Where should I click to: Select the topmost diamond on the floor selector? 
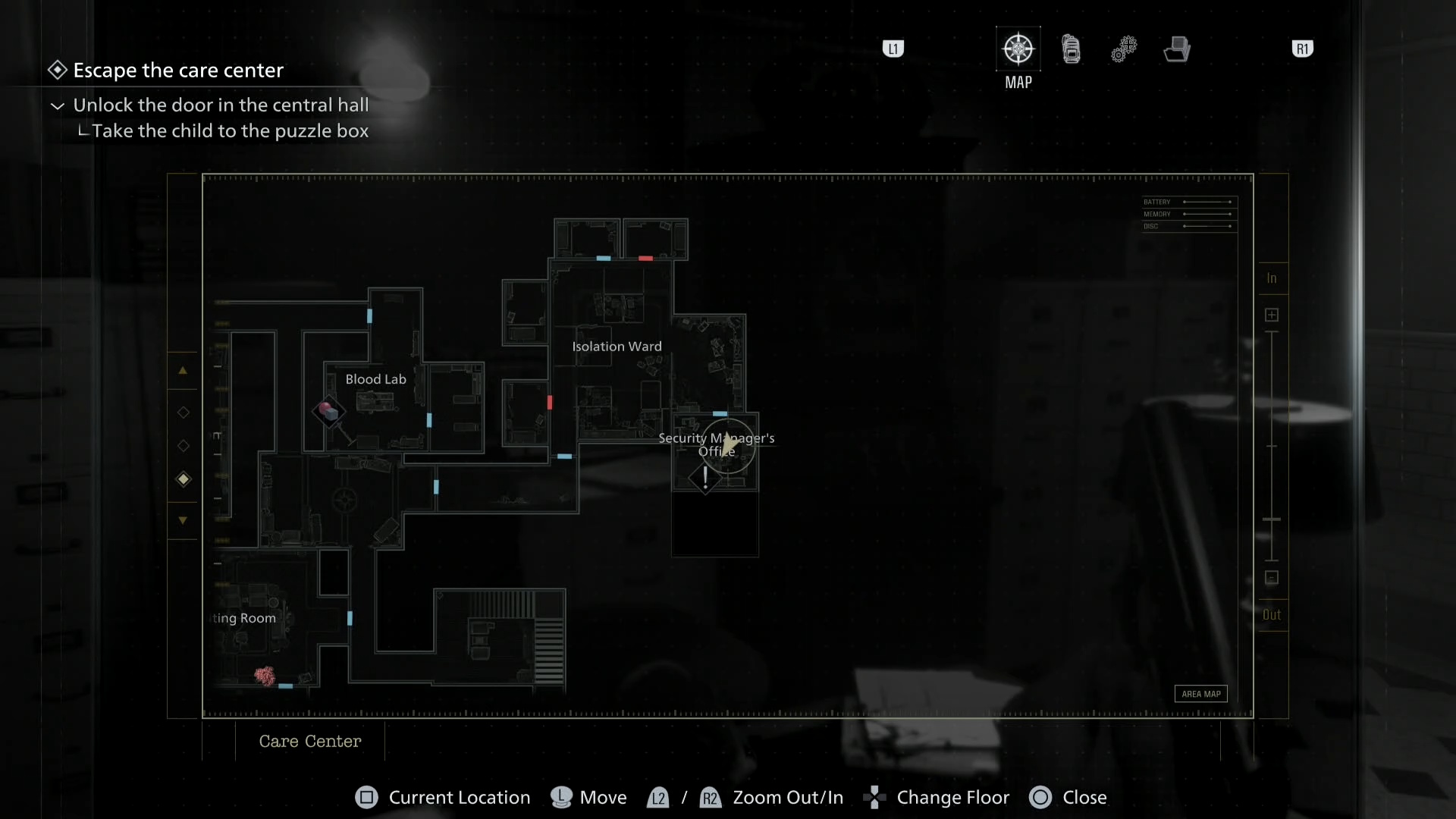pyautogui.click(x=183, y=413)
